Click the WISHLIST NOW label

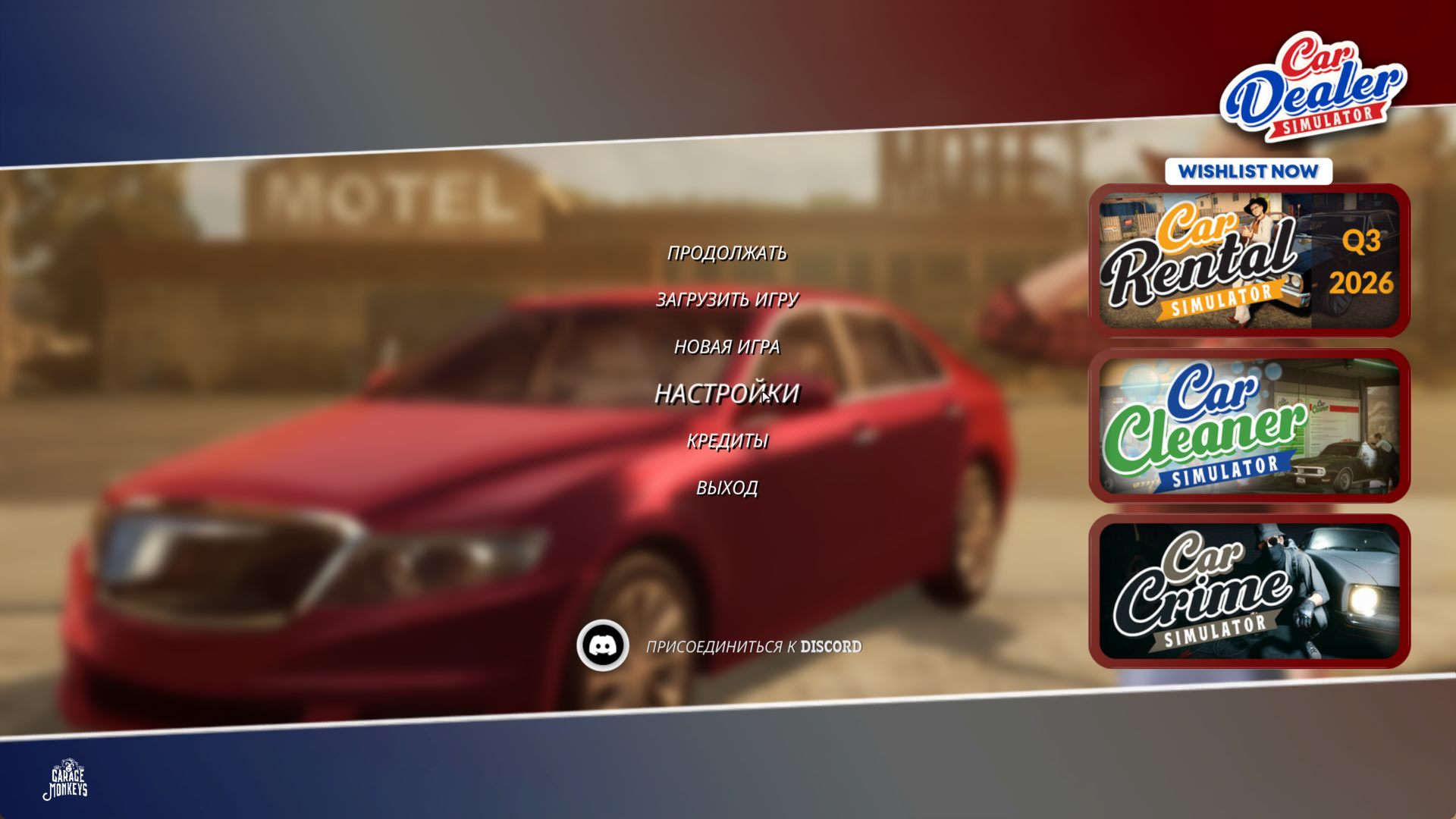point(1248,171)
